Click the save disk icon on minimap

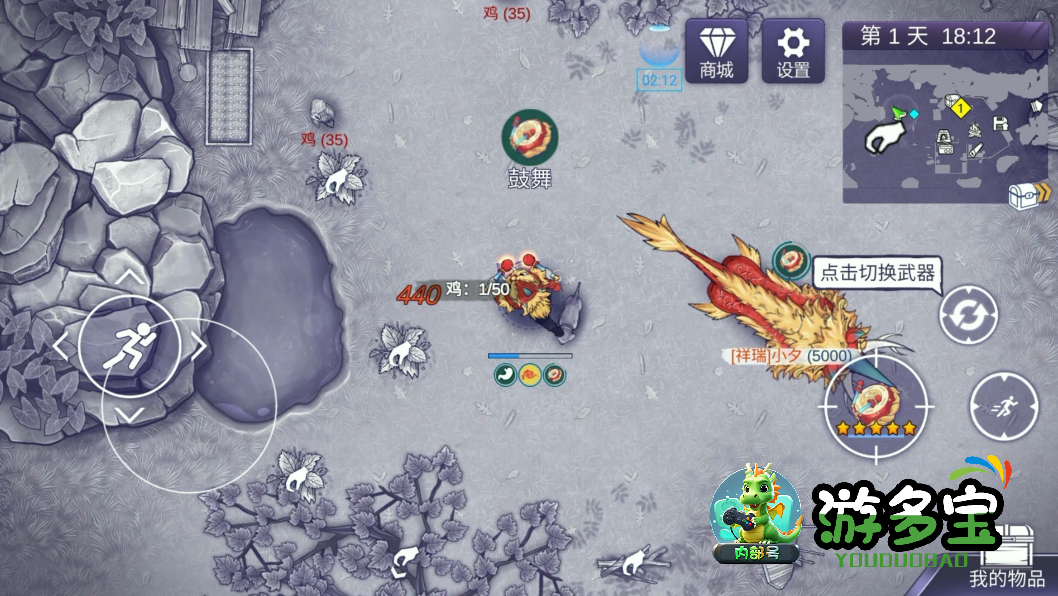click(999, 123)
